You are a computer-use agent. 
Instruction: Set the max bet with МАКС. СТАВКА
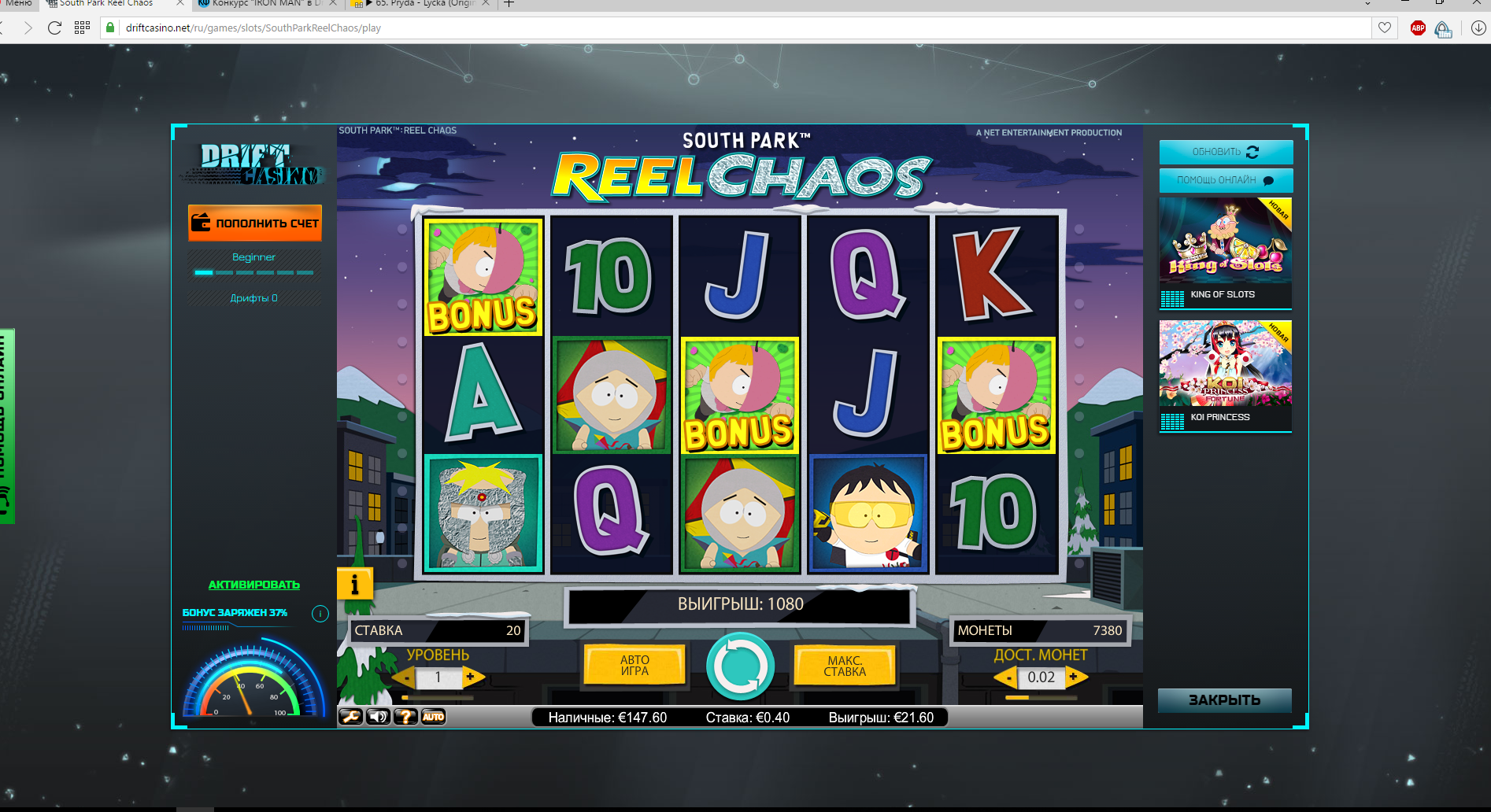tap(845, 666)
